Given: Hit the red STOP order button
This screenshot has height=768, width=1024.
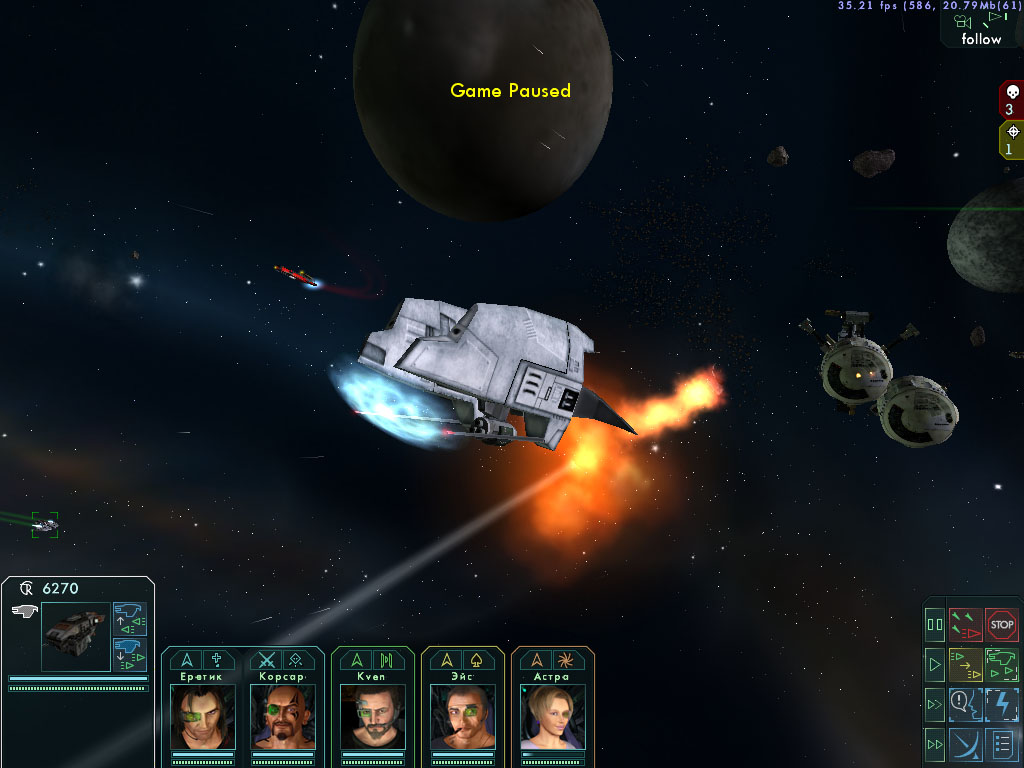Looking at the screenshot, I should click(x=1001, y=625).
